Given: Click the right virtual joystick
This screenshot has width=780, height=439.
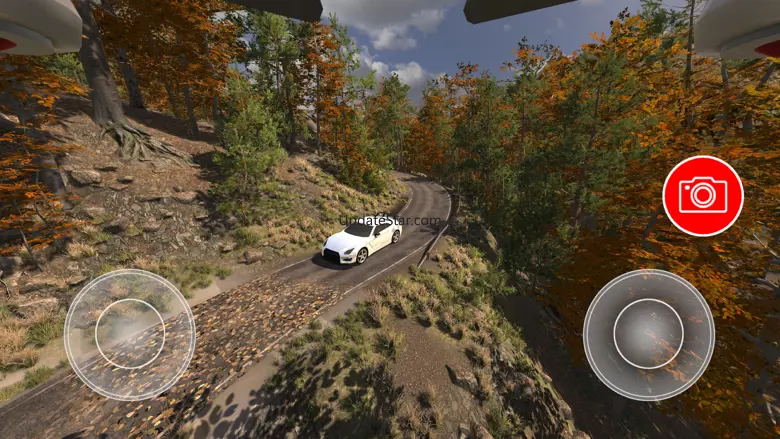Looking at the screenshot, I should [649, 334].
